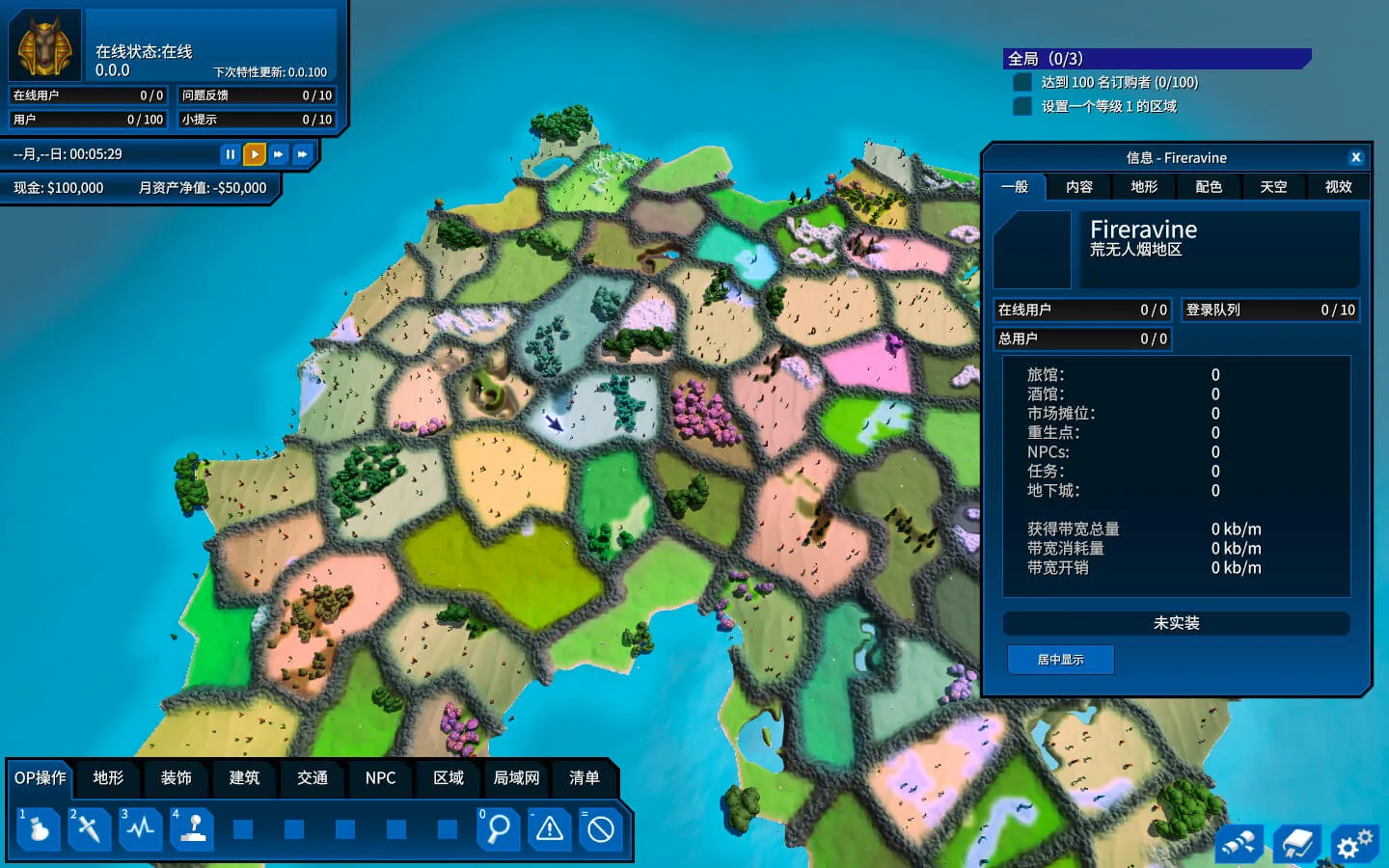This screenshot has width=1389, height=868.
Task: Open settings with the gears icon
Action: click(1353, 845)
